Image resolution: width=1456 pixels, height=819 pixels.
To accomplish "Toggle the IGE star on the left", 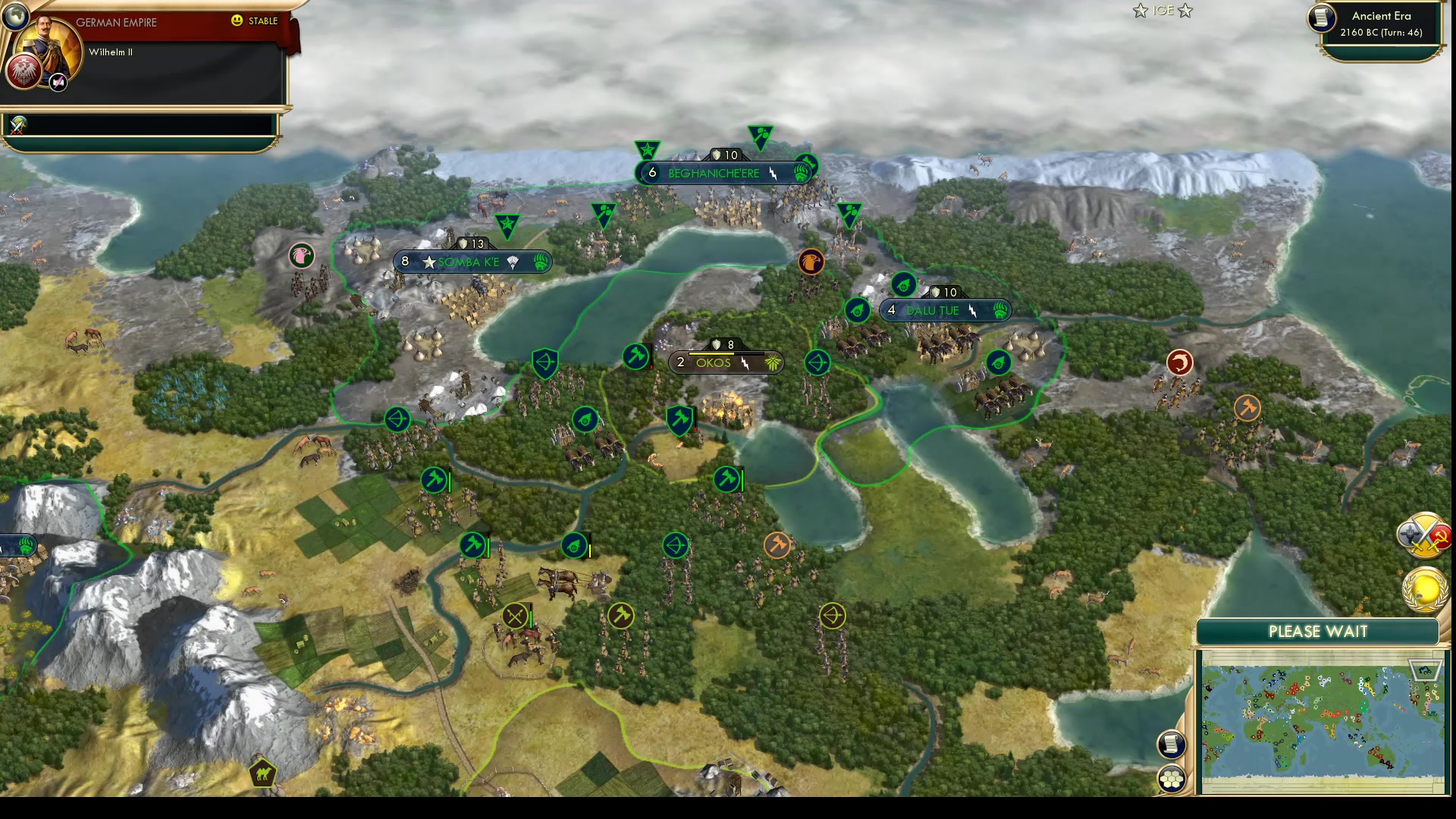I will (1140, 11).
